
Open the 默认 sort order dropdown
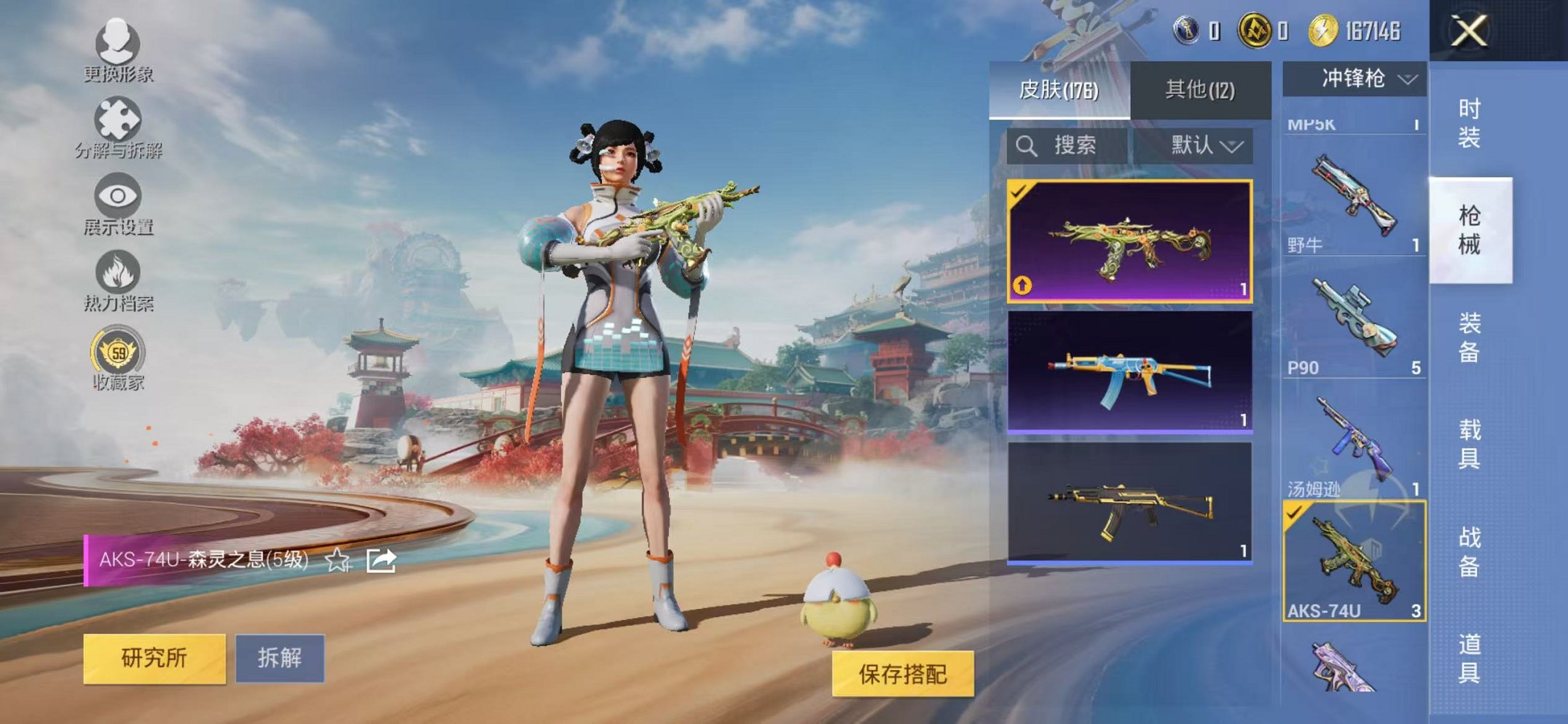pos(1202,145)
